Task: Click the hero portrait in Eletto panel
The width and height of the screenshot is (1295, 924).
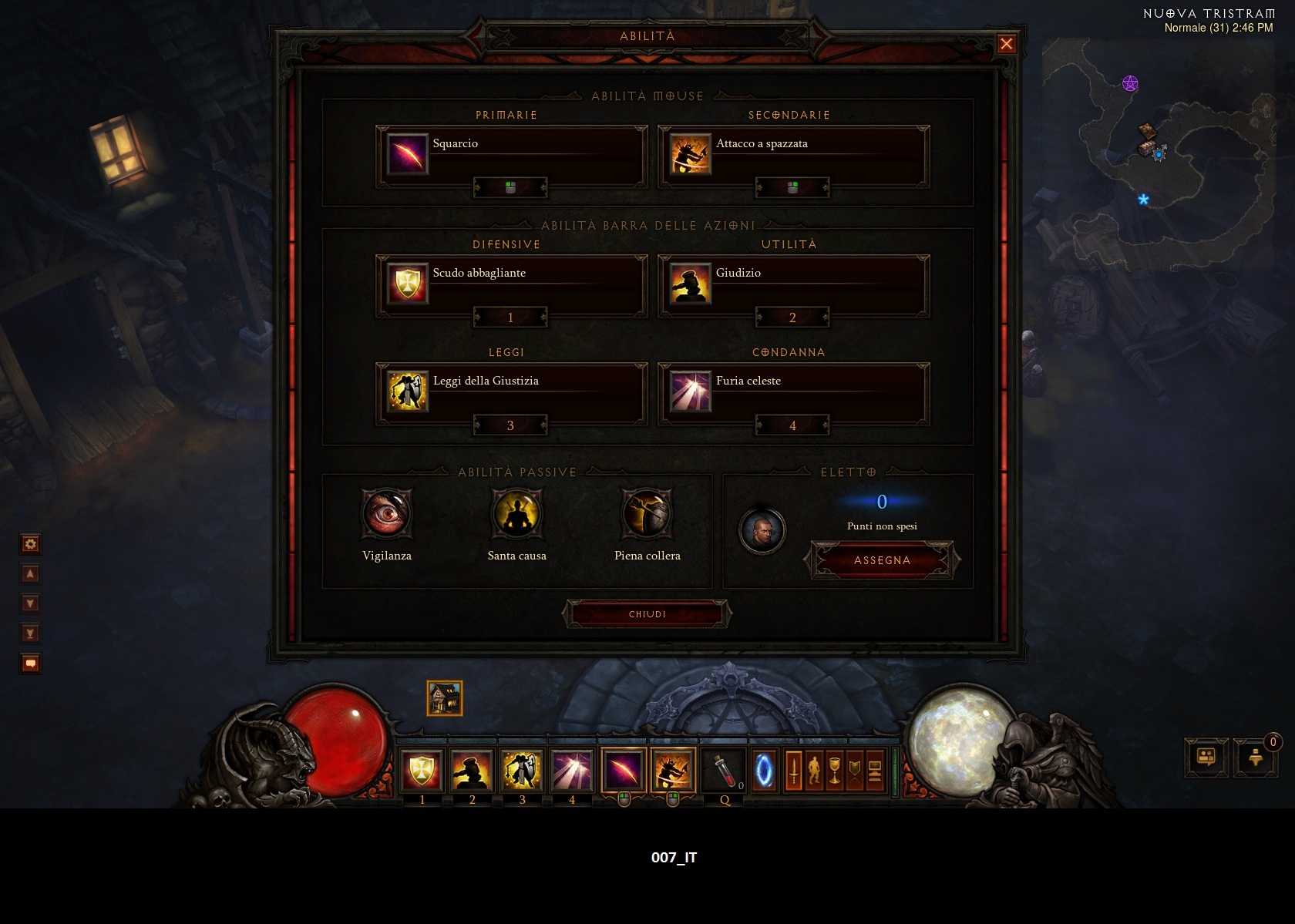Action: tap(762, 530)
